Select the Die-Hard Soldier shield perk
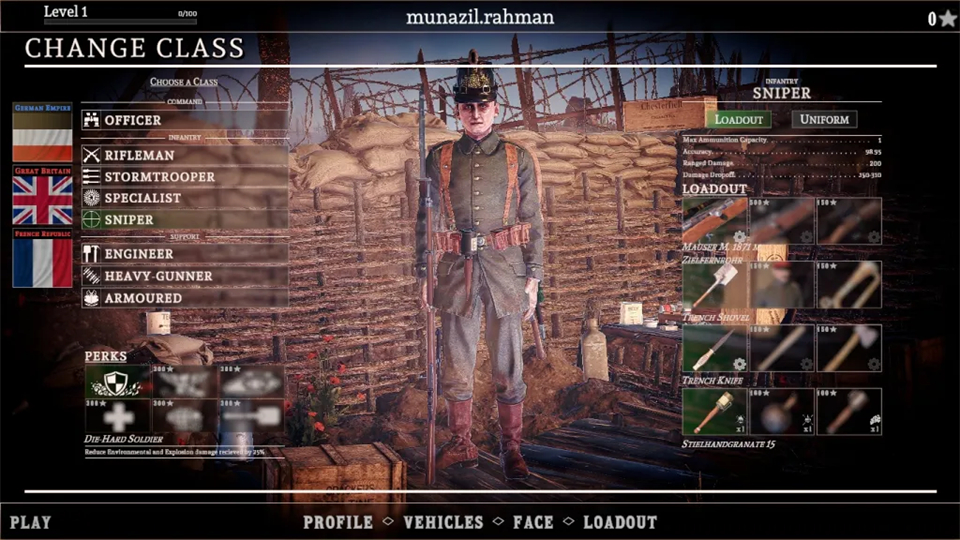 pos(115,381)
